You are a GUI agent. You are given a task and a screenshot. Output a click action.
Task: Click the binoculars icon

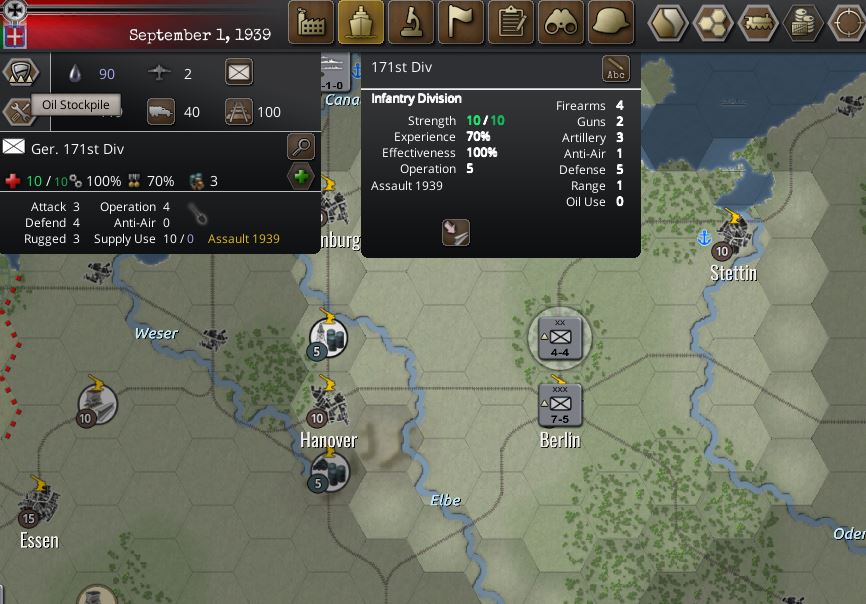(x=561, y=22)
